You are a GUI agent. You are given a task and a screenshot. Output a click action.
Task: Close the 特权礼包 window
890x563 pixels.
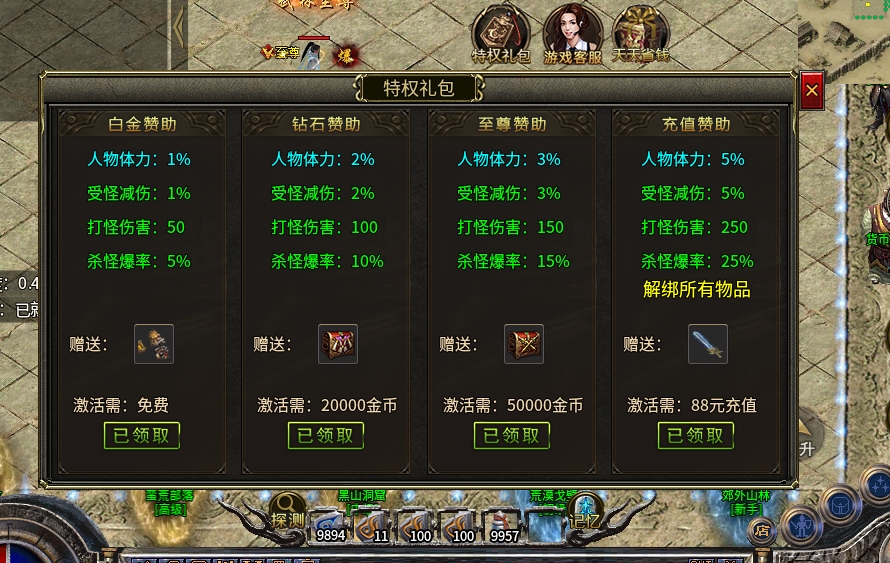811,91
